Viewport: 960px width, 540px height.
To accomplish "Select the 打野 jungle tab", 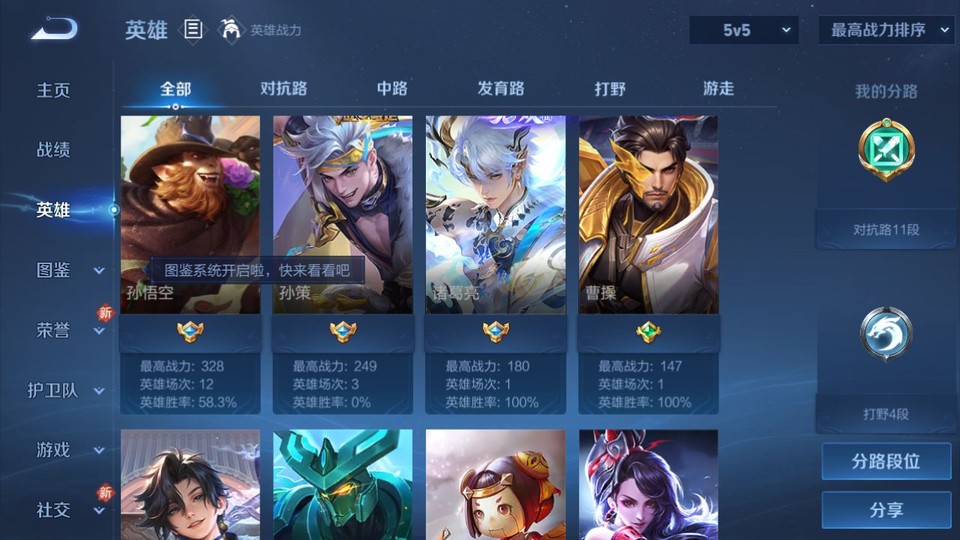I will tap(610, 88).
